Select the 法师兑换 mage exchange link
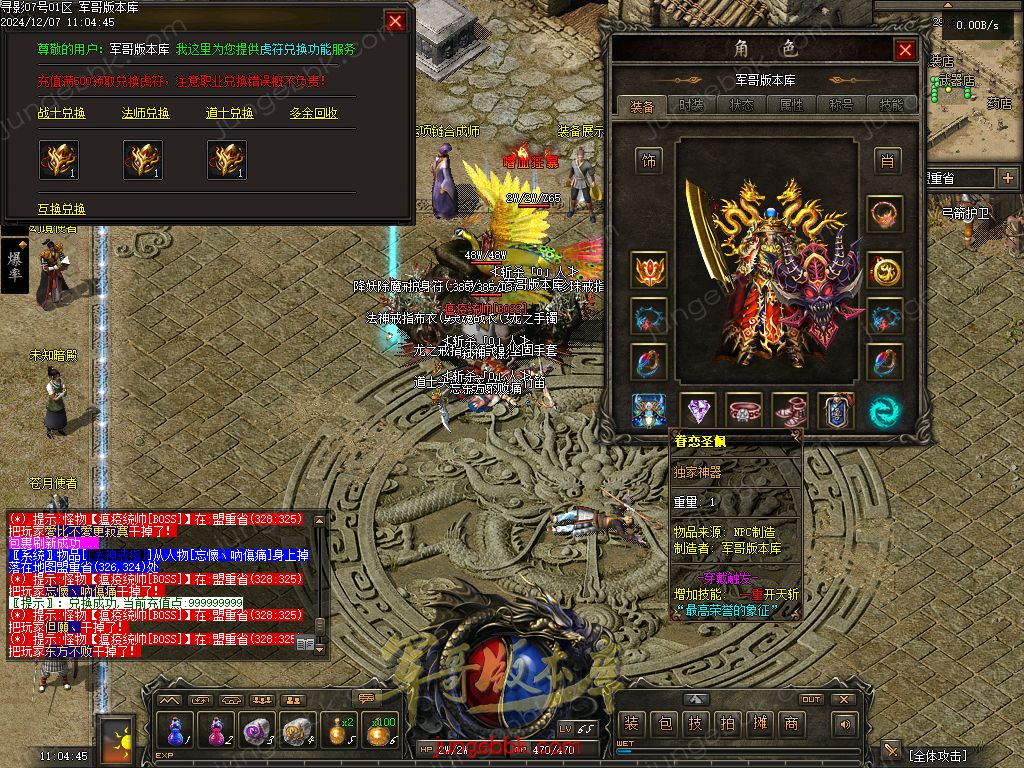 146,114
